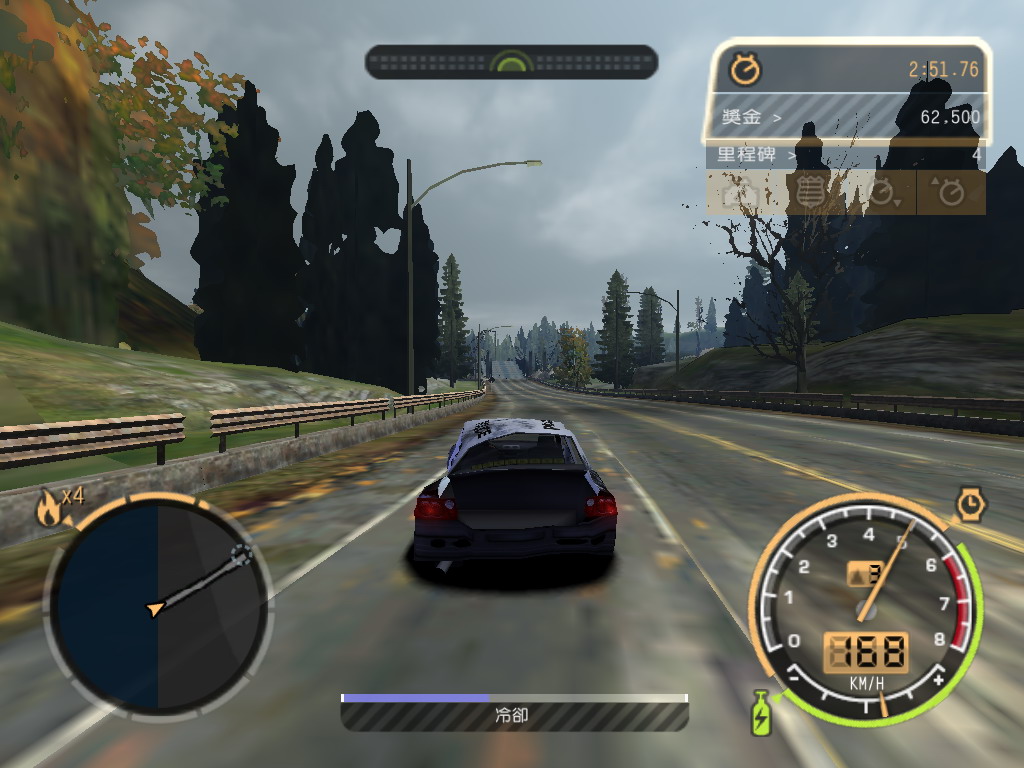Click the gear indicator on the tachometer

(865, 574)
